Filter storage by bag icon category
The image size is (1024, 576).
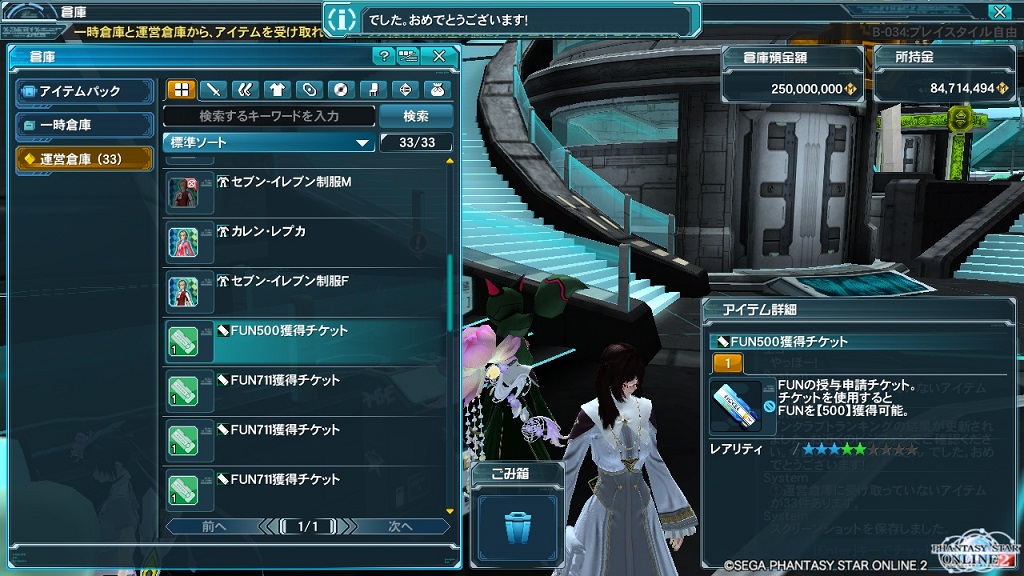point(437,90)
